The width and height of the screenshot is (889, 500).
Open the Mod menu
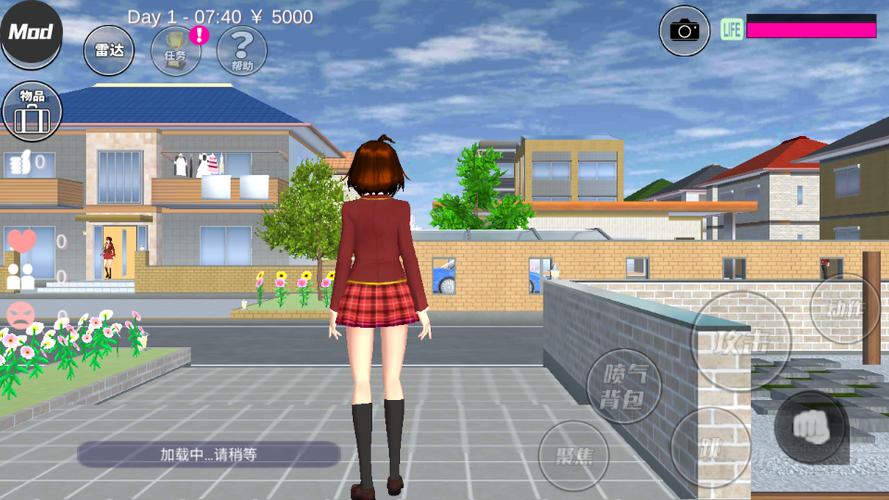pyautogui.click(x=31, y=33)
